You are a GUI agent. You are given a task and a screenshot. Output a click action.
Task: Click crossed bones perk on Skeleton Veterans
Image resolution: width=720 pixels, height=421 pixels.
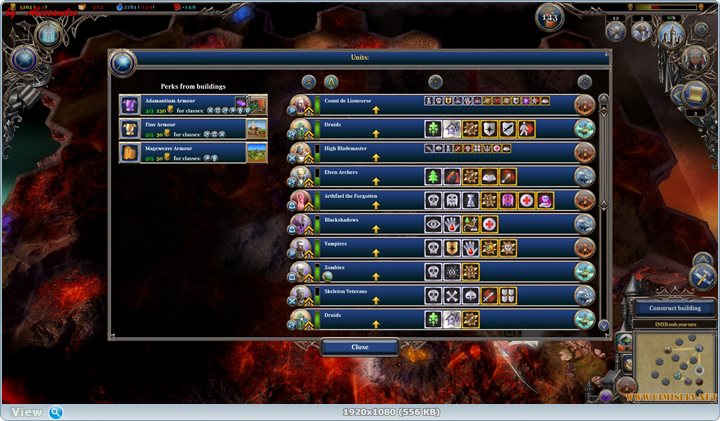(452, 296)
